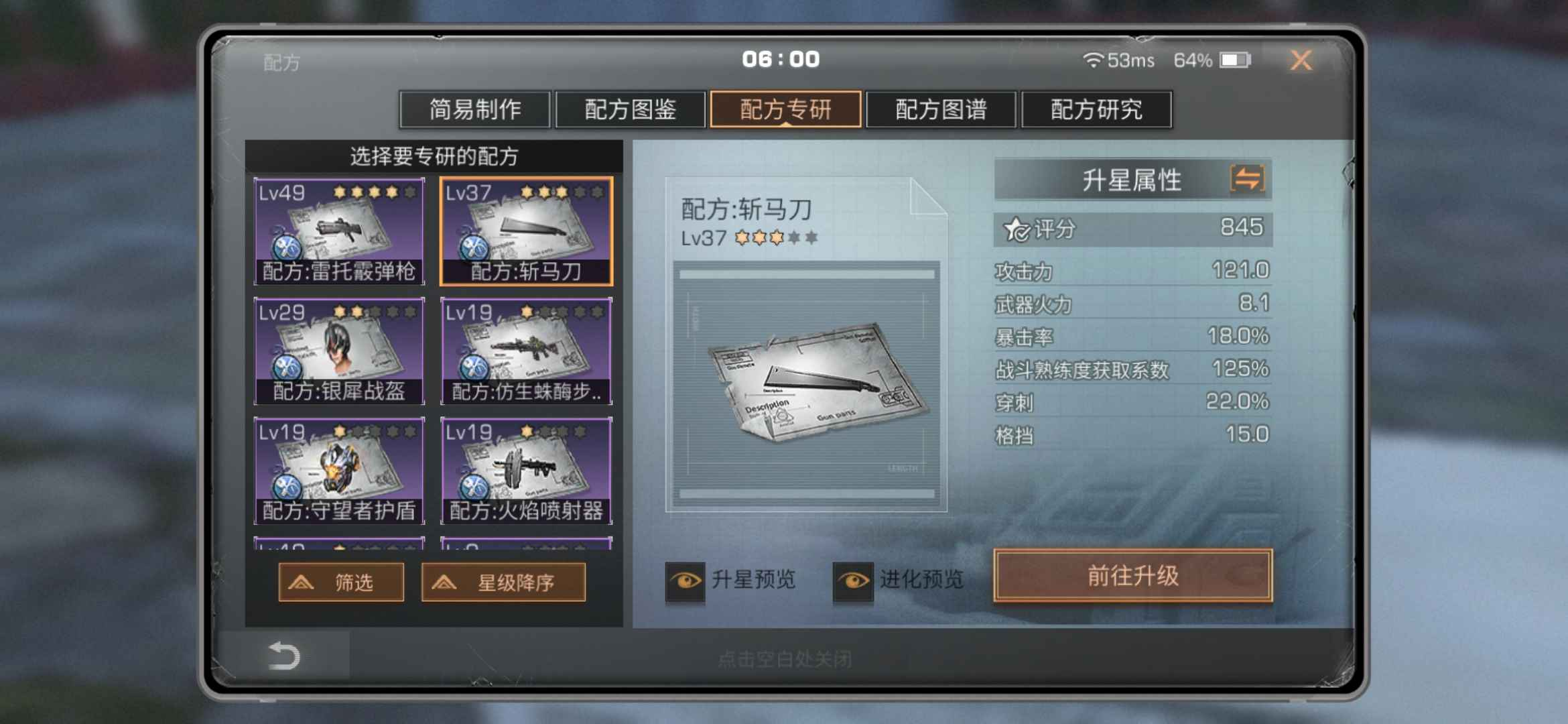Select the 配方专研 tab
The width and height of the screenshot is (1568, 724).
pos(785,109)
